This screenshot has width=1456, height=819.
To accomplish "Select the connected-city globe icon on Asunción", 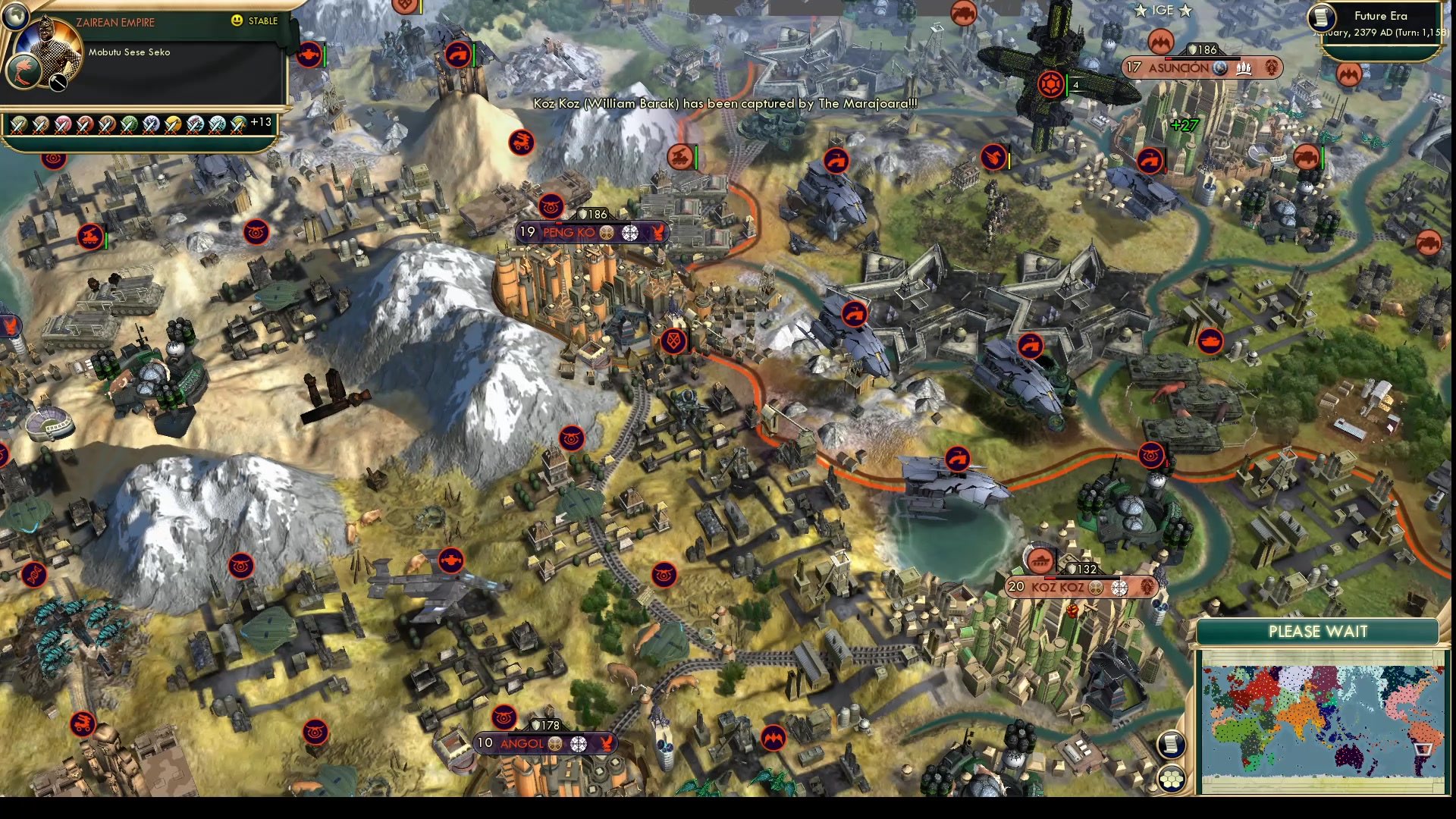I will click(x=1219, y=68).
